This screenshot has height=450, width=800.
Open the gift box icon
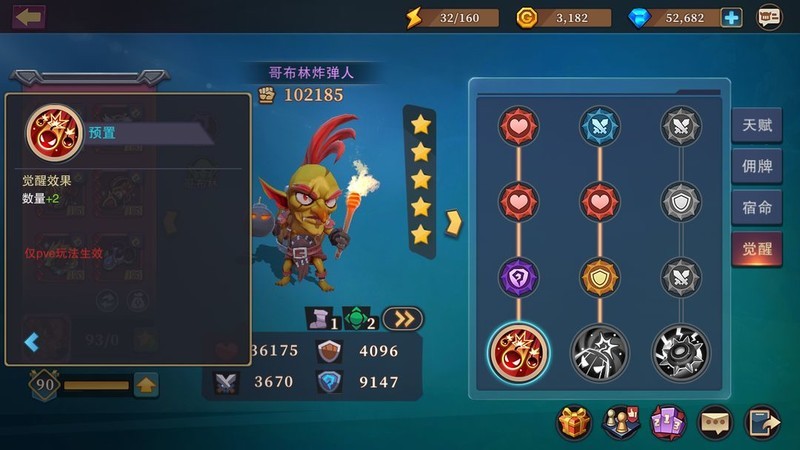[574, 422]
